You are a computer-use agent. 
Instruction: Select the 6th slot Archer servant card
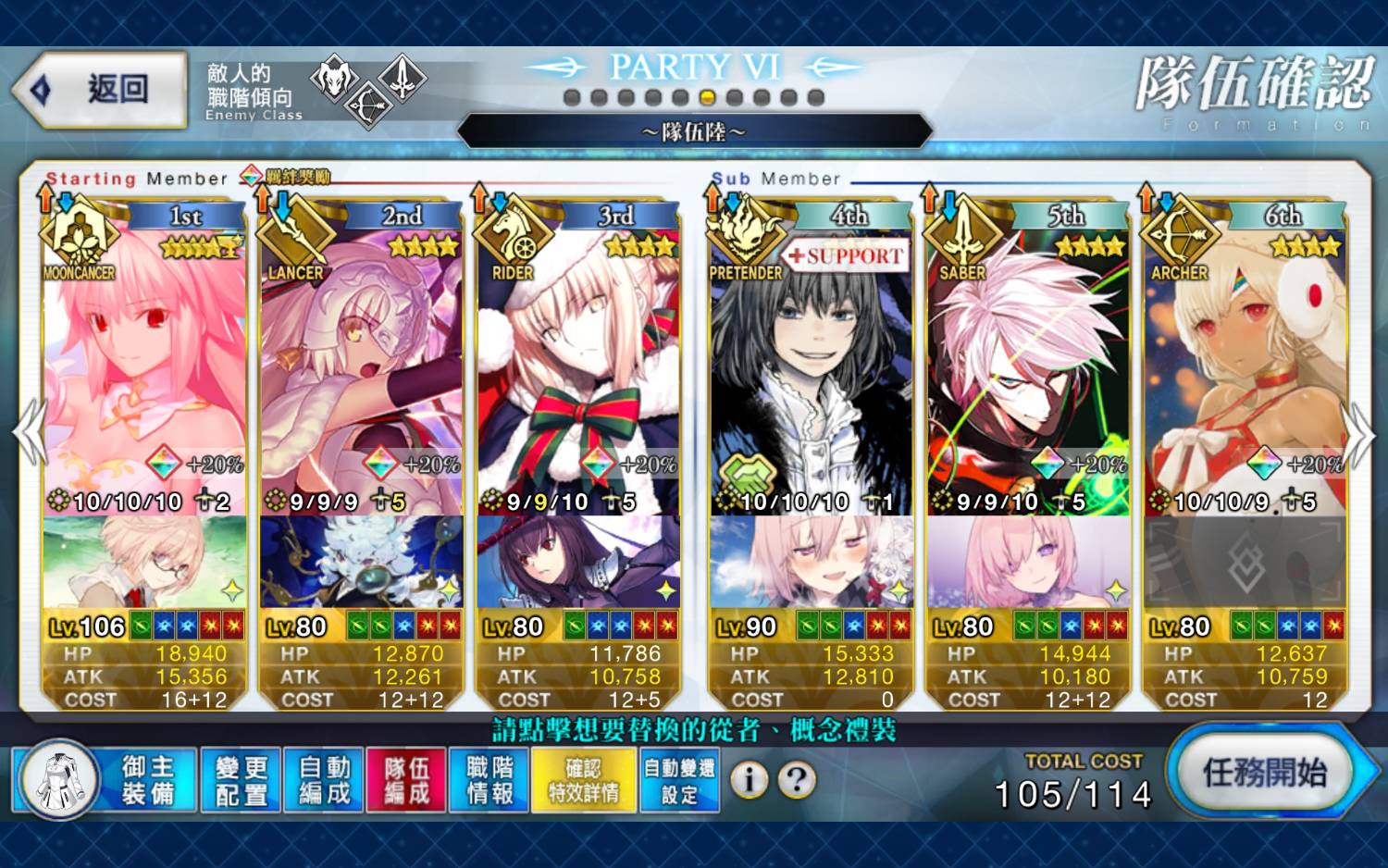point(1245,370)
